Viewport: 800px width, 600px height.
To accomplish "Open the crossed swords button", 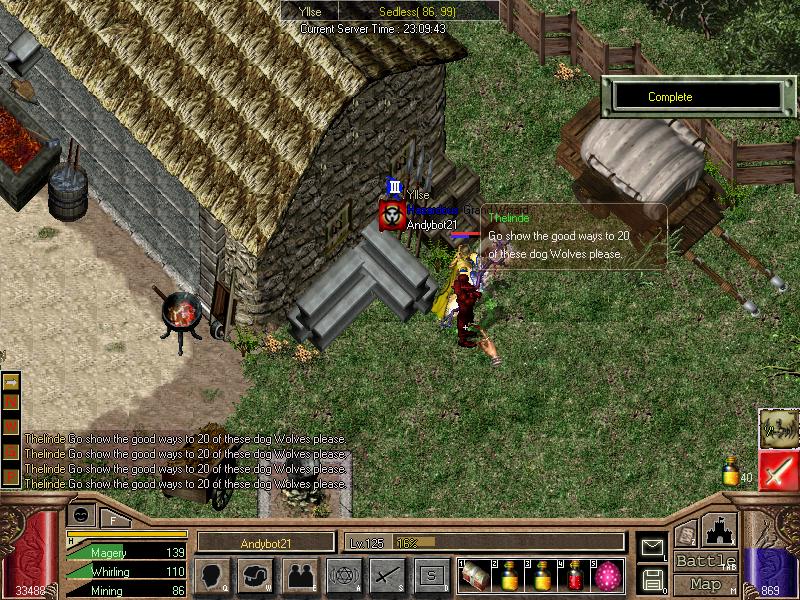I will pos(388,576).
